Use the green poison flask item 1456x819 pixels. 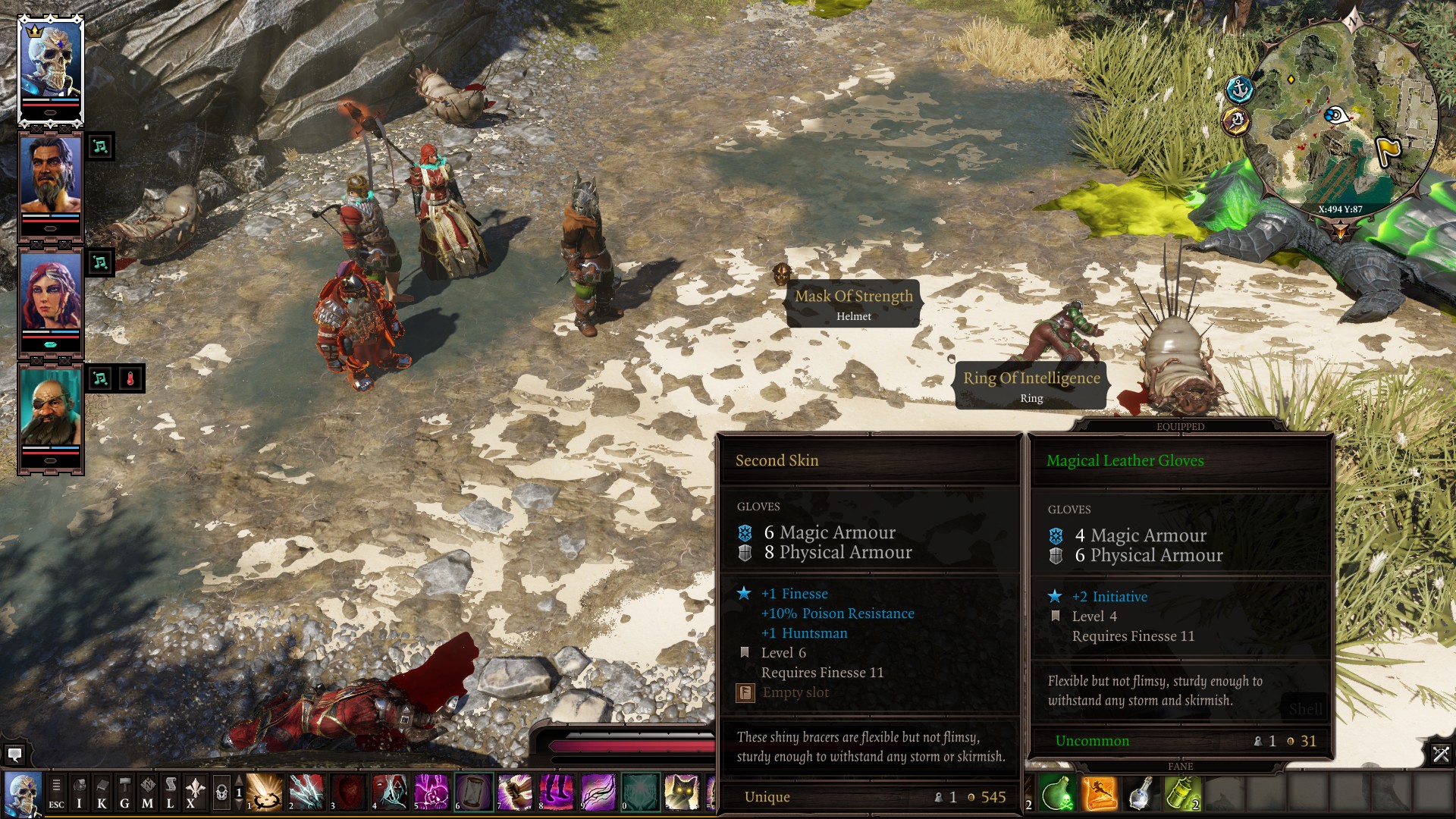pos(1056,793)
